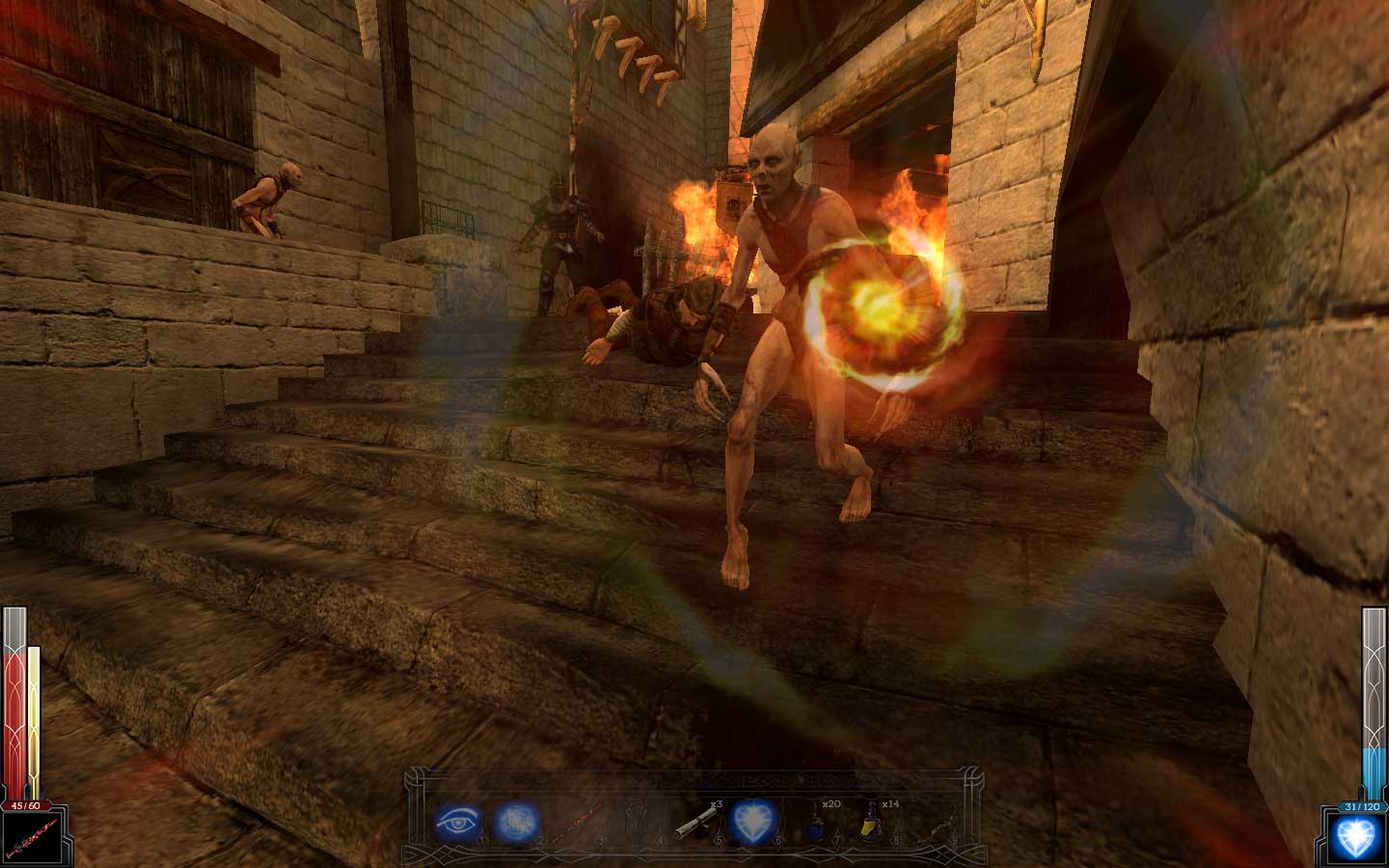Activate the blue orb spell in slot 2
Viewport: 1389px width, 868px height.
pos(516,822)
